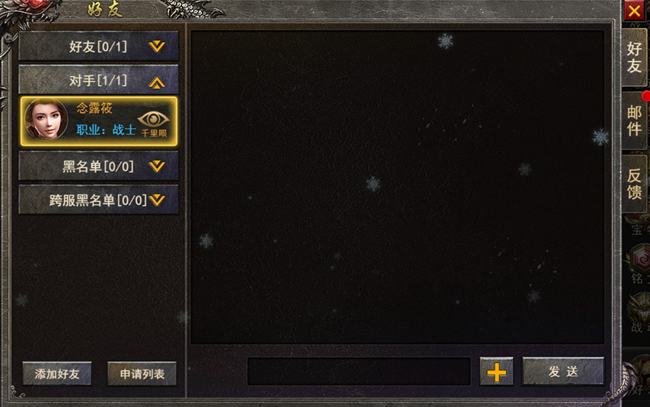Use the 千里眼 eye icon on 念露筱
Screen dimensions: 650x407
coord(154,121)
